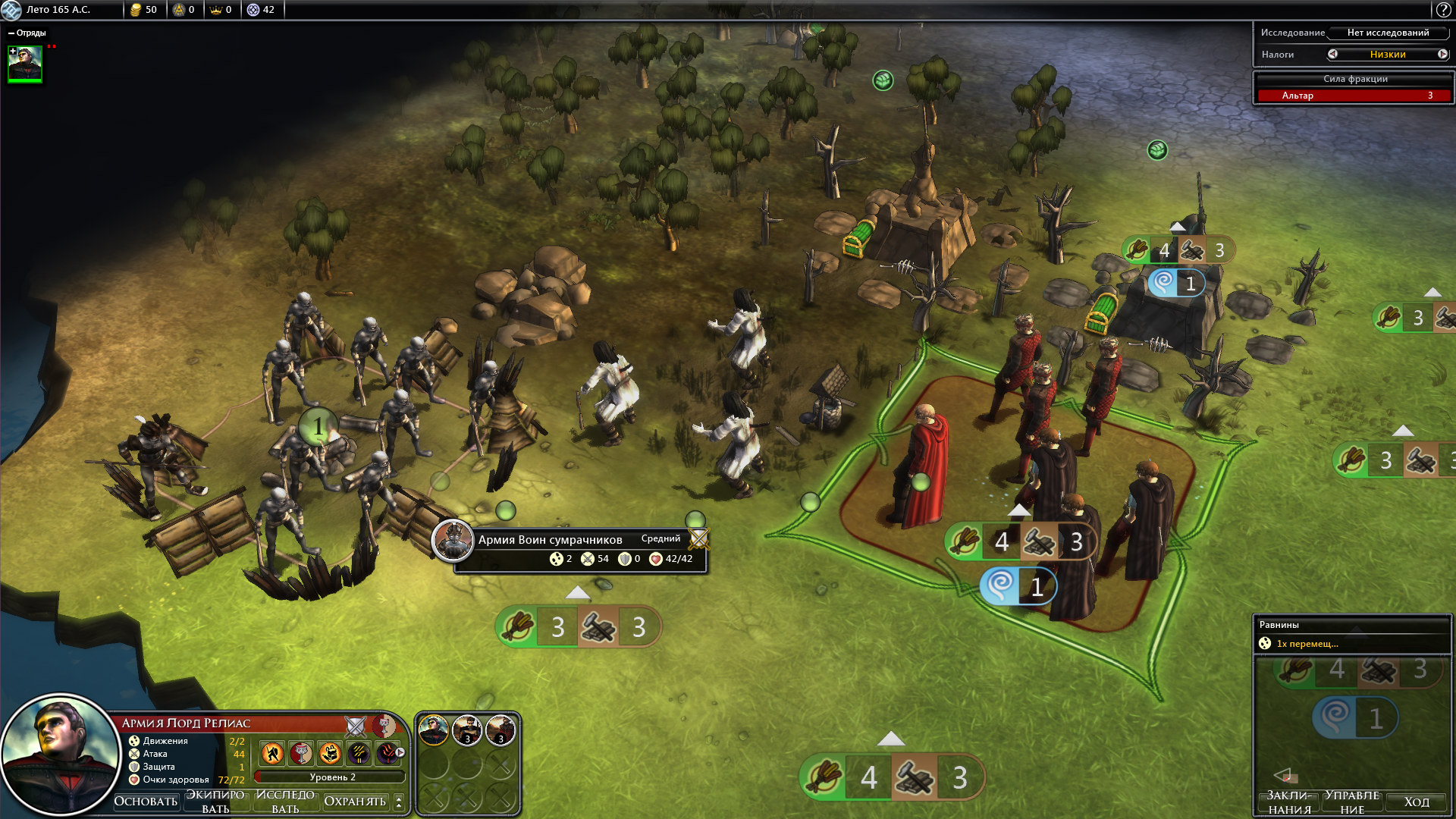Viewport: 1456px width, 819px height.
Task: End the turn with the Ход button
Action: (x=1416, y=802)
